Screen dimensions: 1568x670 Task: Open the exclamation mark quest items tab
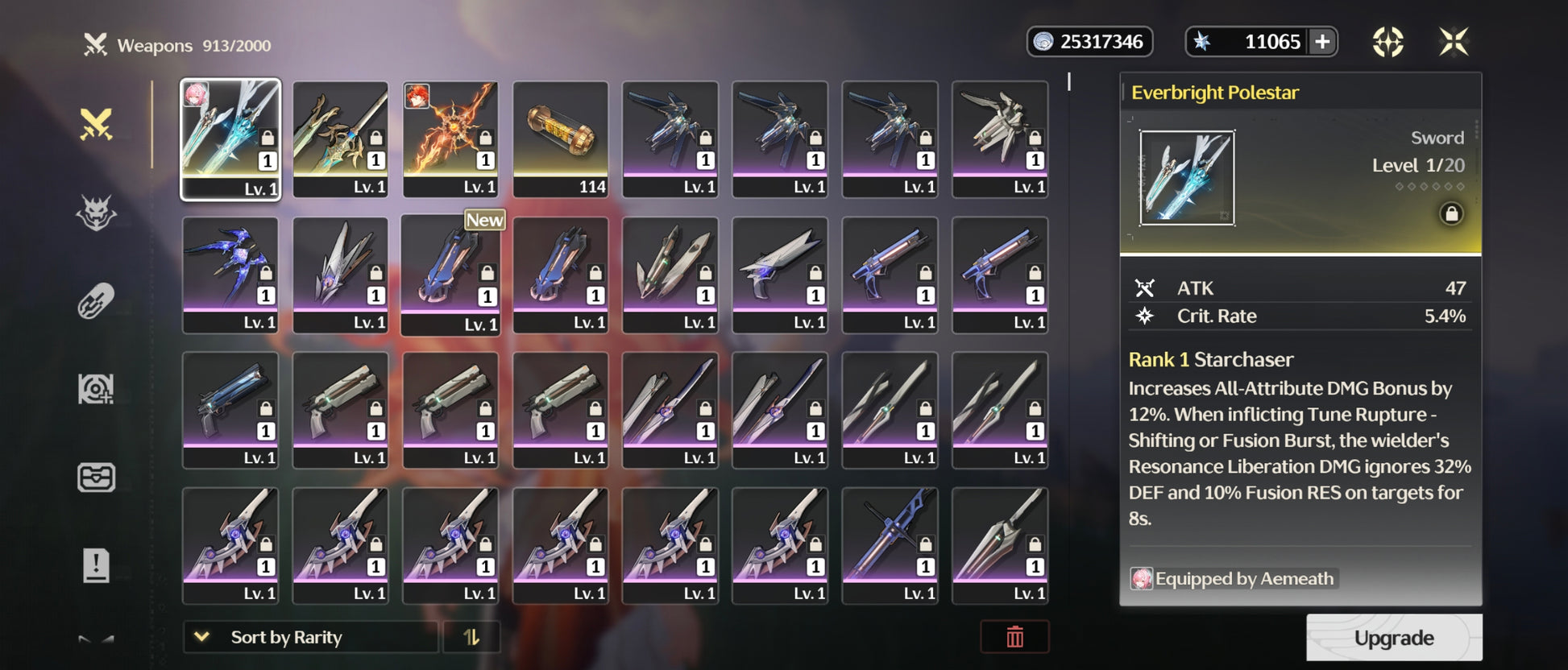(96, 565)
